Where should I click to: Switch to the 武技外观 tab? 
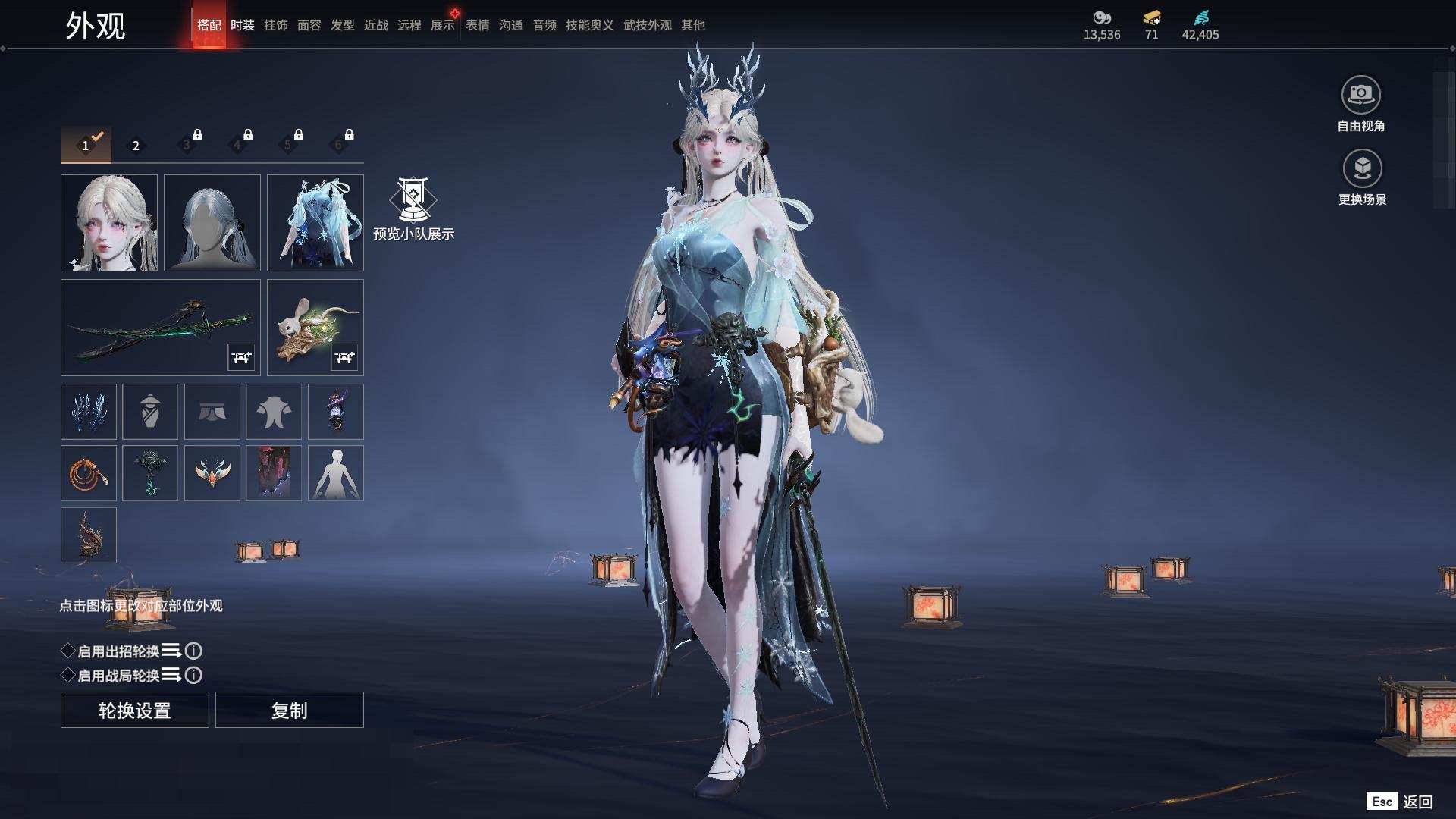(648, 25)
